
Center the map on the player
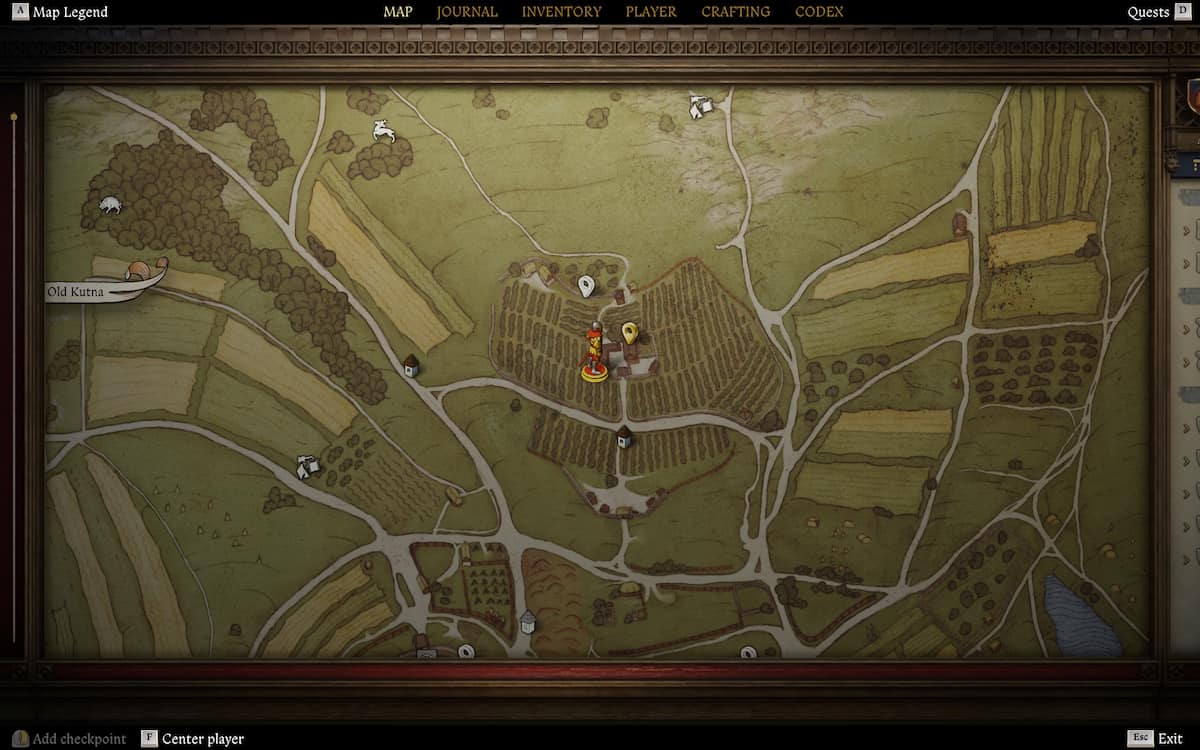(202, 739)
